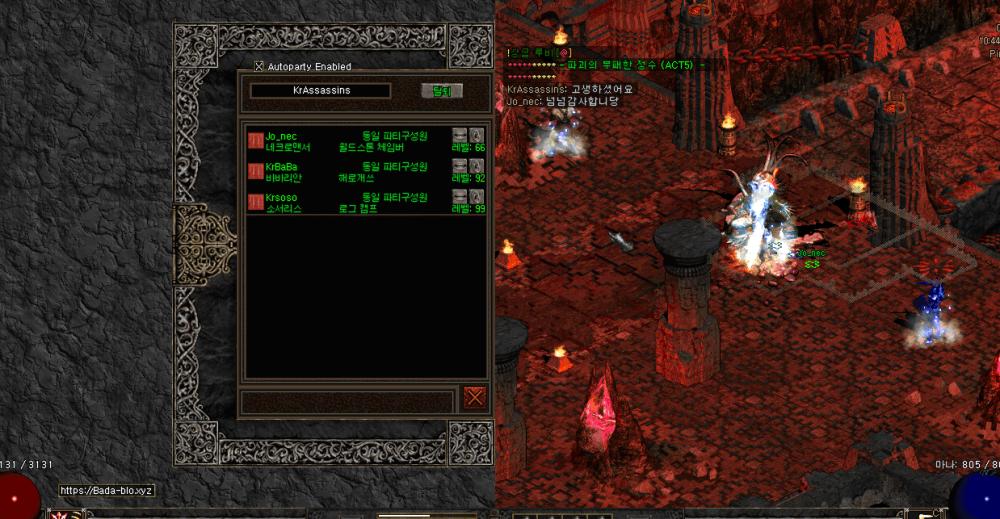
Task: Toggle the mouth mute icon for Krsoso
Action: (x=460, y=197)
